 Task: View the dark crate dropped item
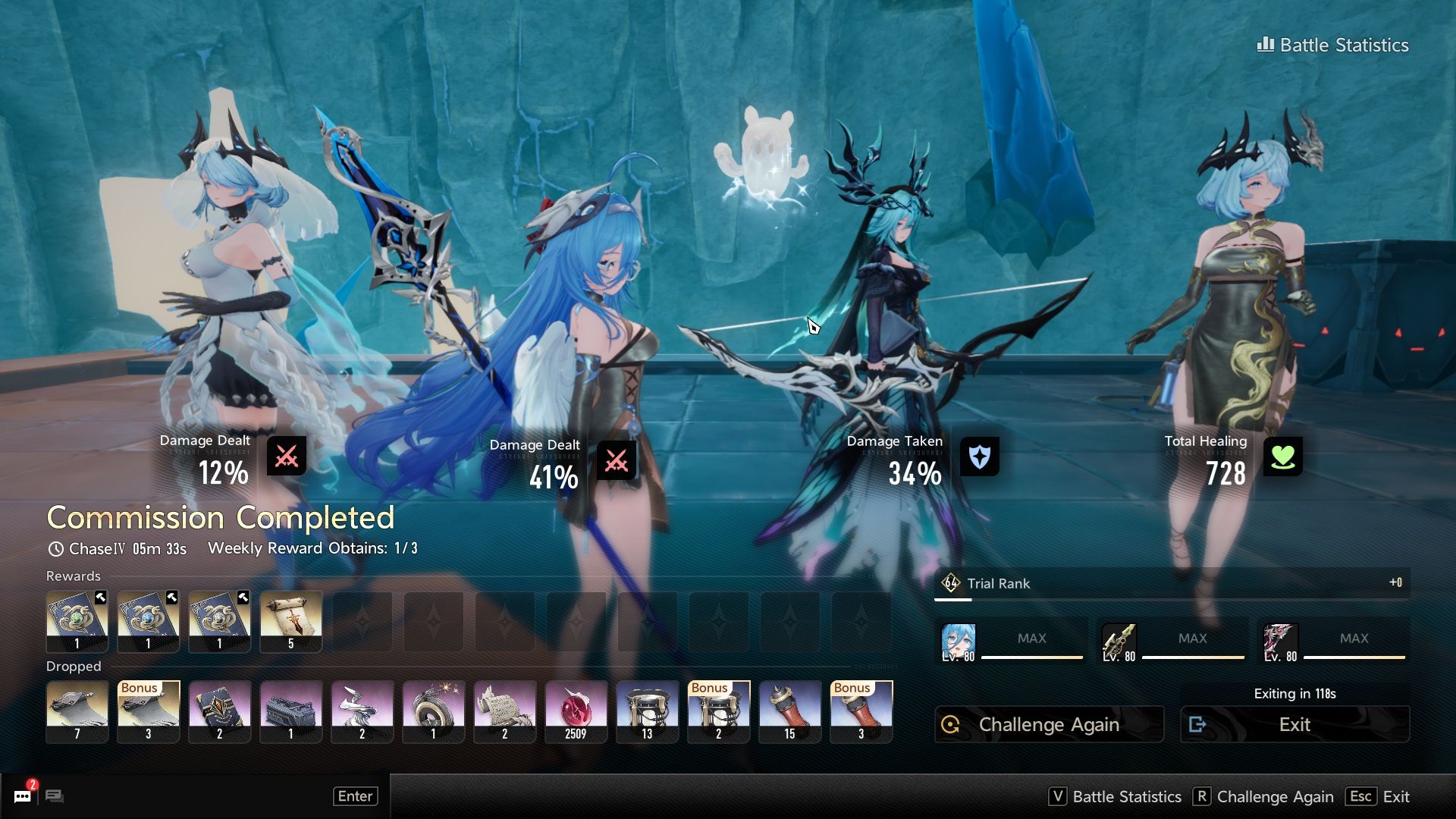pyautogui.click(x=290, y=711)
